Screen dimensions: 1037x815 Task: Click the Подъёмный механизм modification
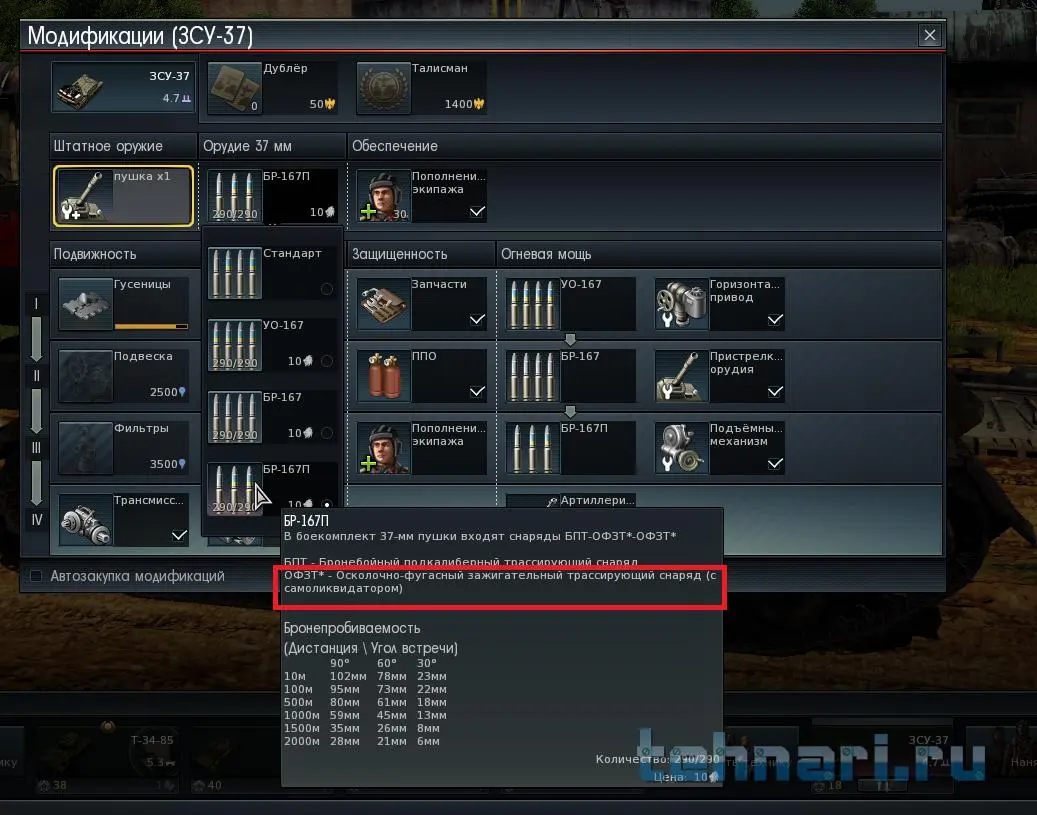coord(720,448)
